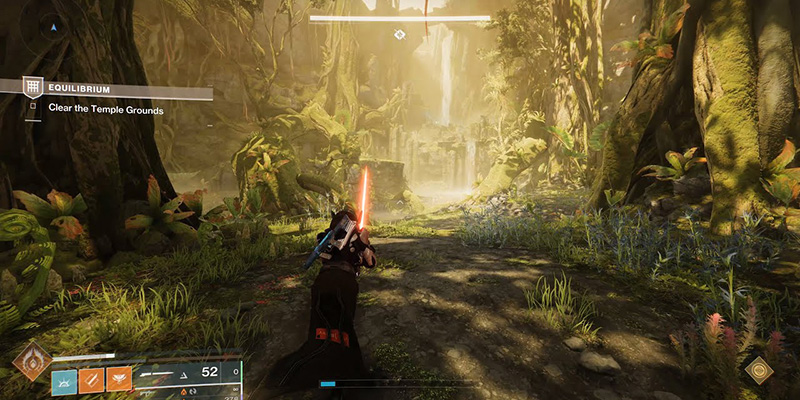The image size is (800, 400).
Task: Activate the orange winged melee ability icon
Action: point(119,380)
